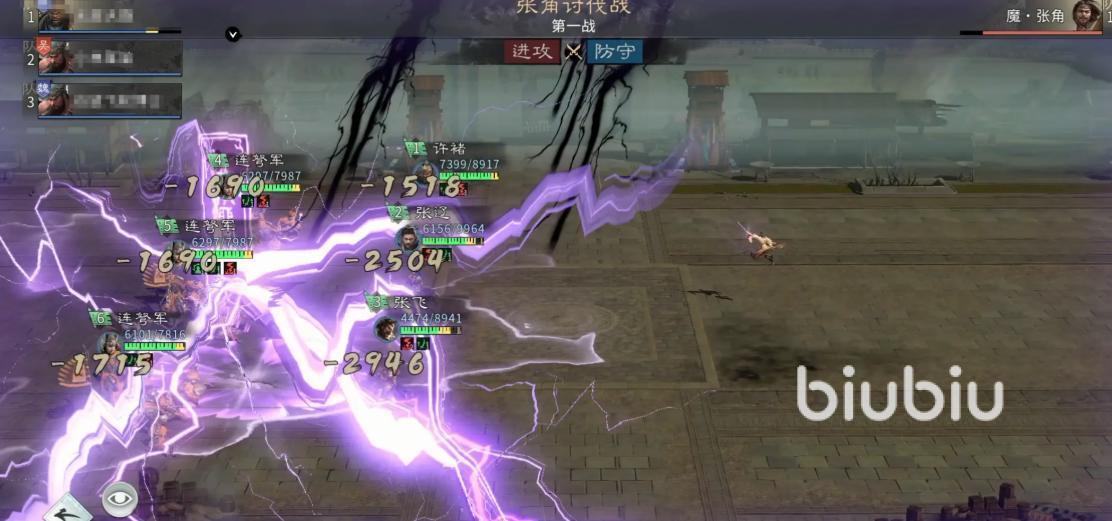This screenshot has height=521, width=1112.
Task: Select unit 5 连弩军 nameplate
Action: 204,227
